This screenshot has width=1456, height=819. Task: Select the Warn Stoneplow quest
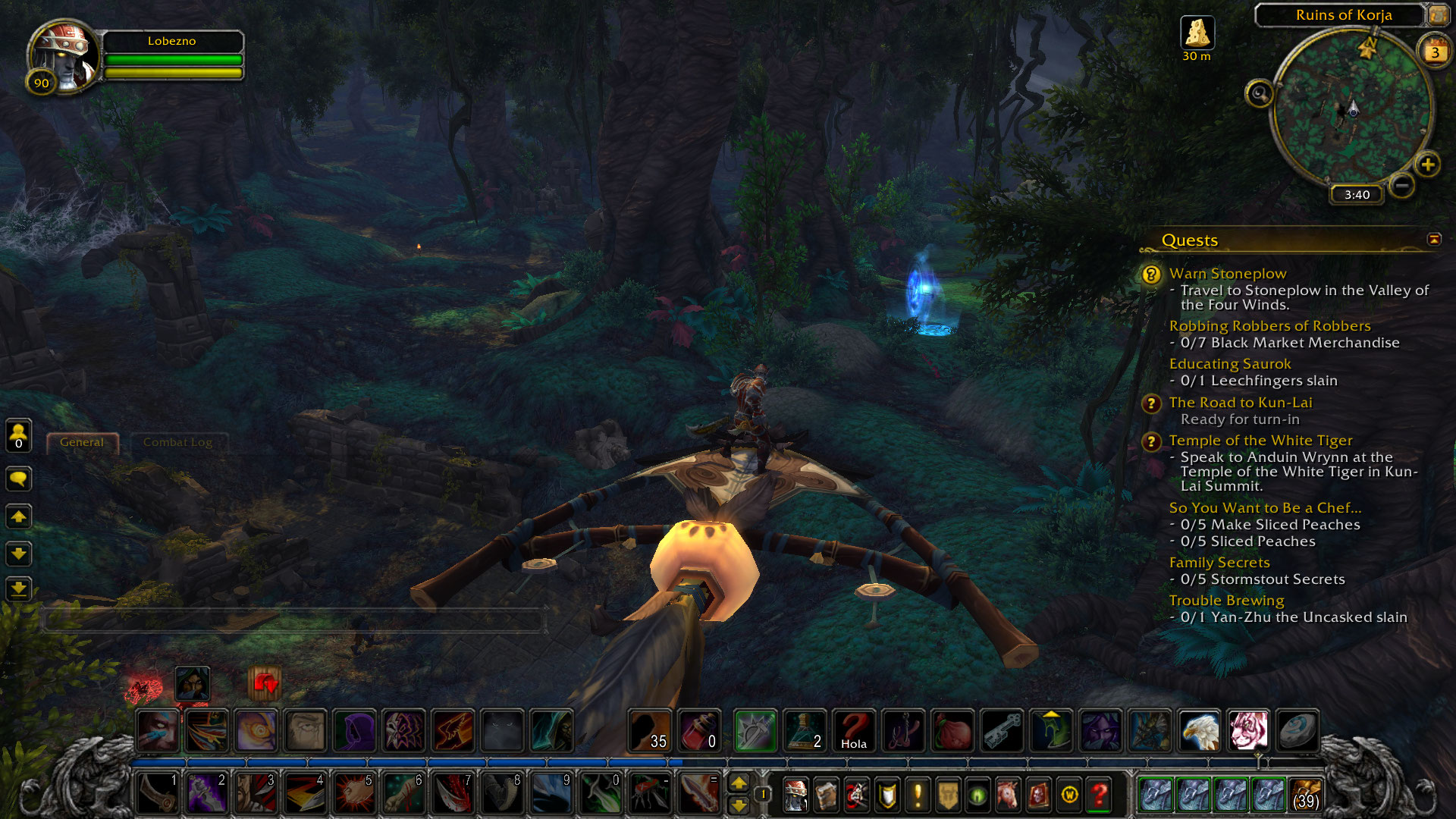[x=1228, y=274]
